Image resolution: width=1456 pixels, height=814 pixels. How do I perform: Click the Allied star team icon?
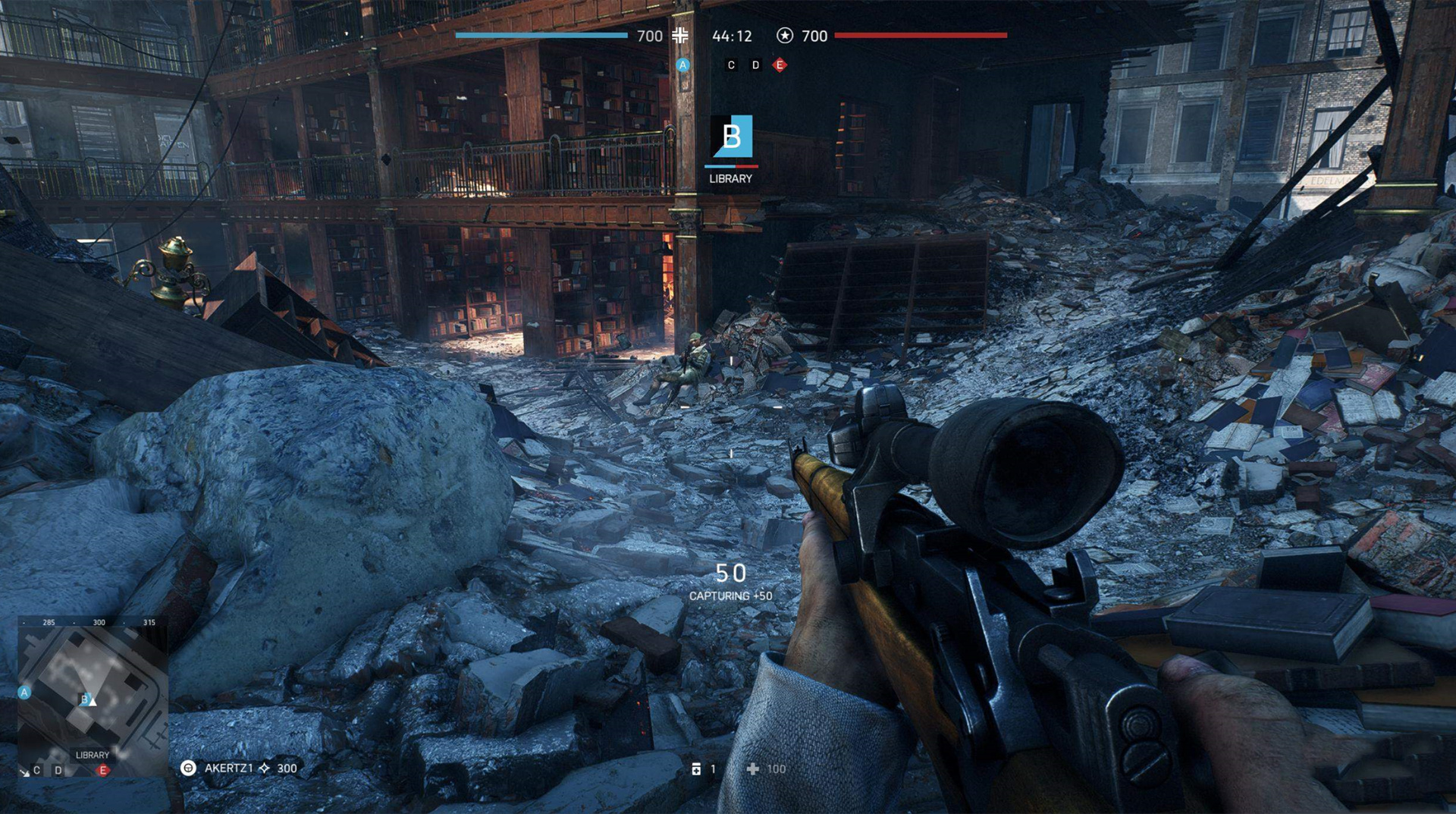pyautogui.click(x=785, y=35)
